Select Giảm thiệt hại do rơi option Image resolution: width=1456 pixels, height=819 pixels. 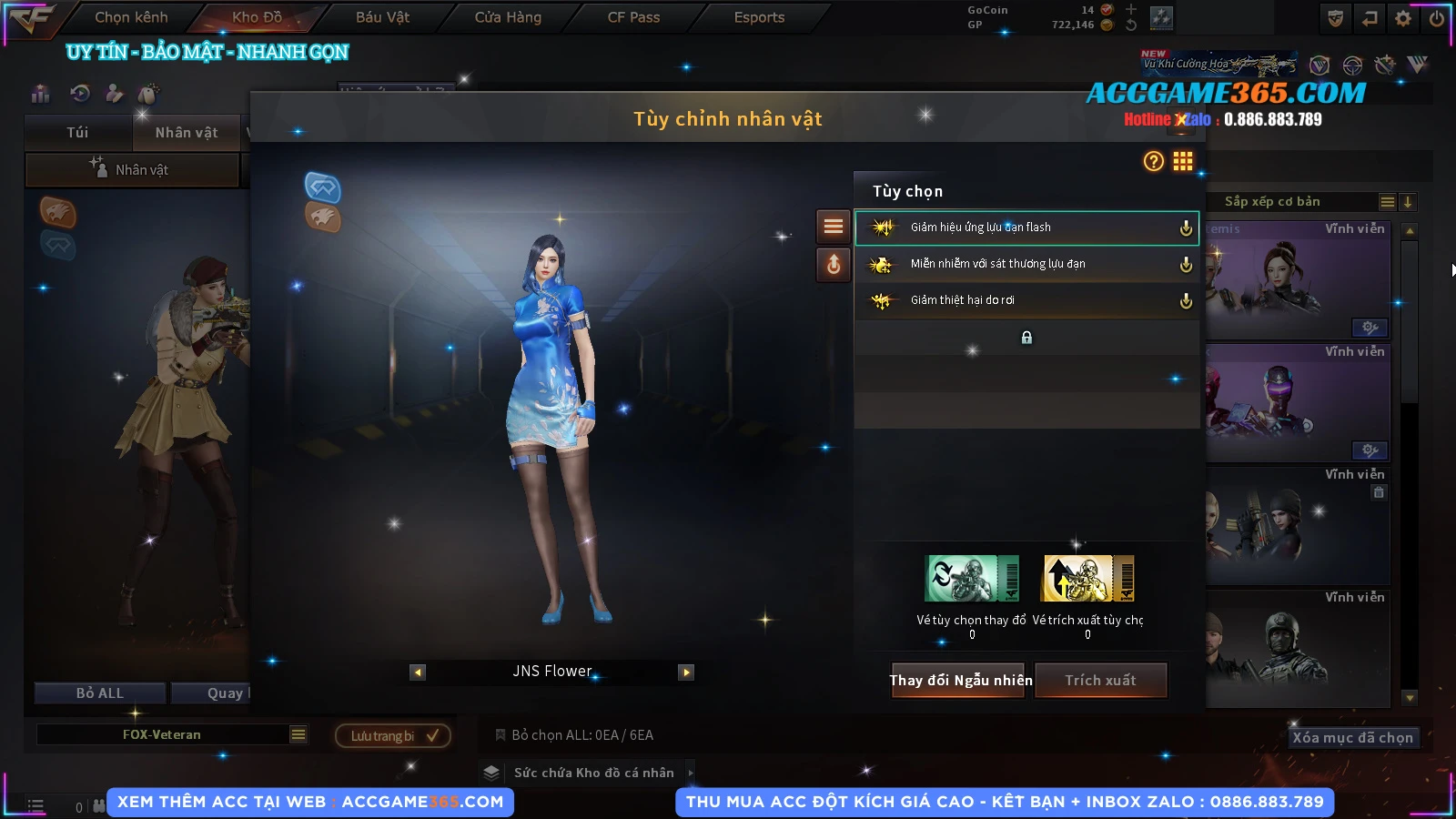(1026, 300)
